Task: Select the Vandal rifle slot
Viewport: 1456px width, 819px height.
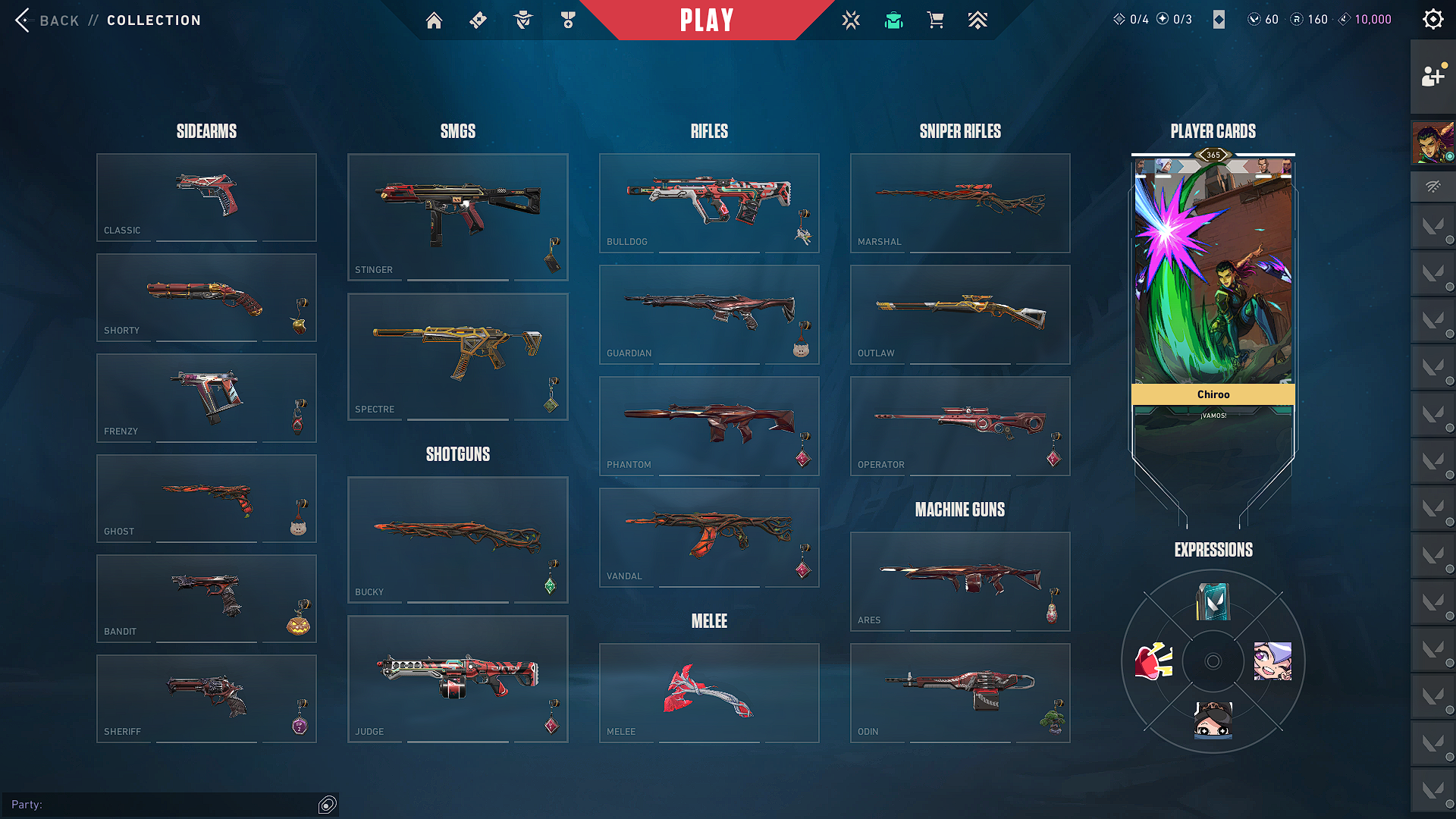Action: click(x=709, y=537)
